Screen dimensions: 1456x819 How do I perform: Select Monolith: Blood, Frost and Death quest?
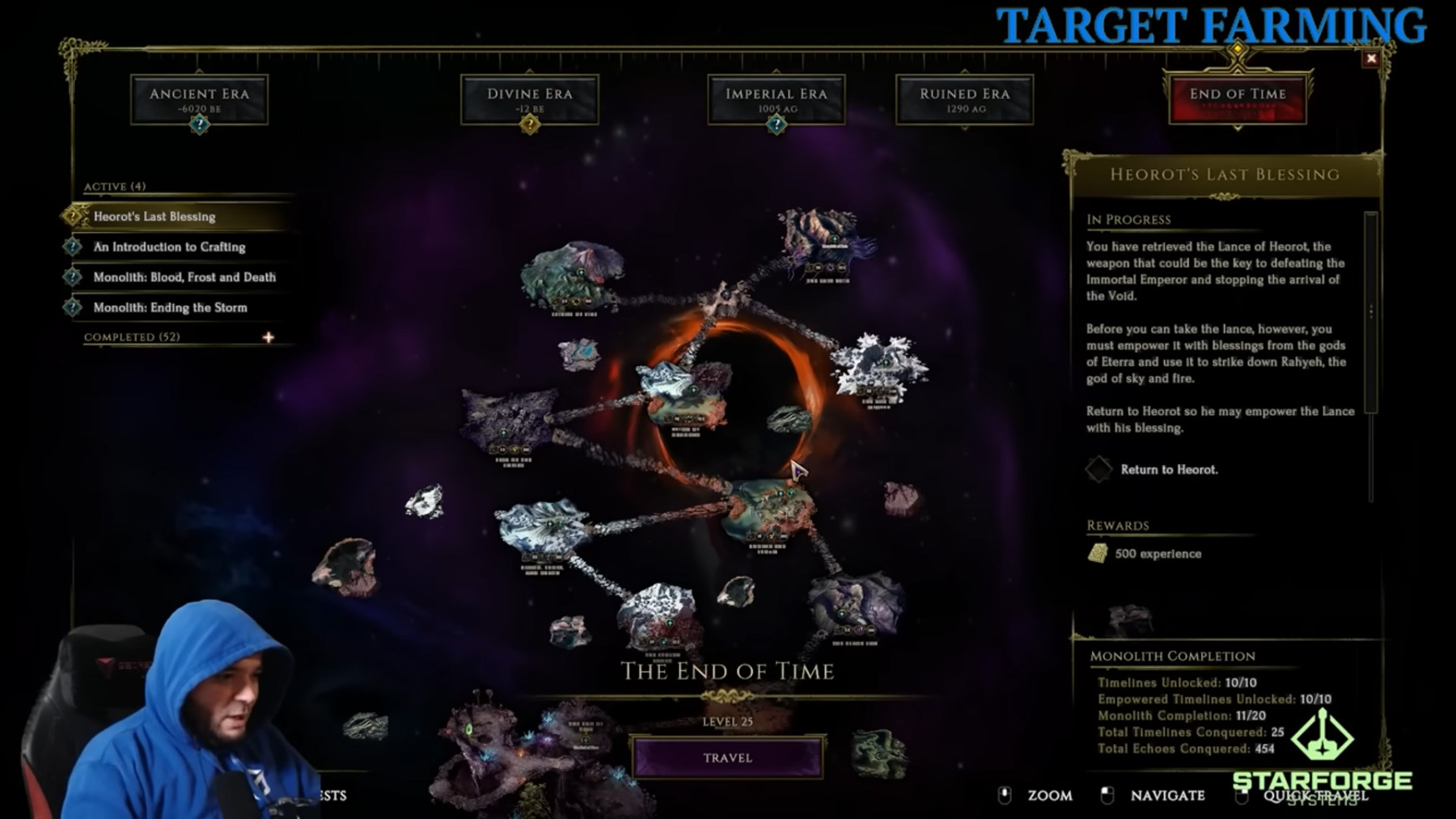tap(184, 277)
